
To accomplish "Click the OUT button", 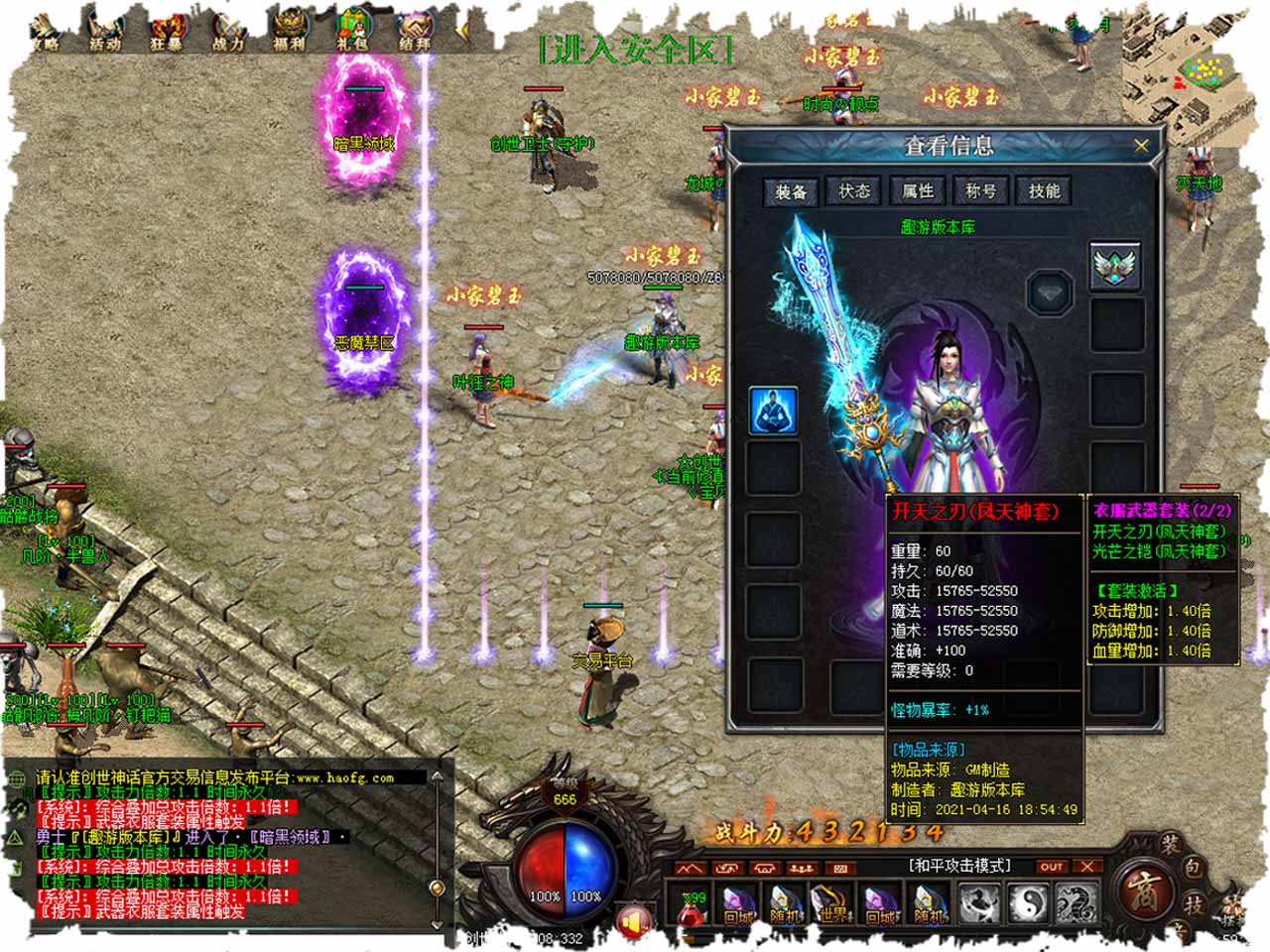I will (1051, 867).
